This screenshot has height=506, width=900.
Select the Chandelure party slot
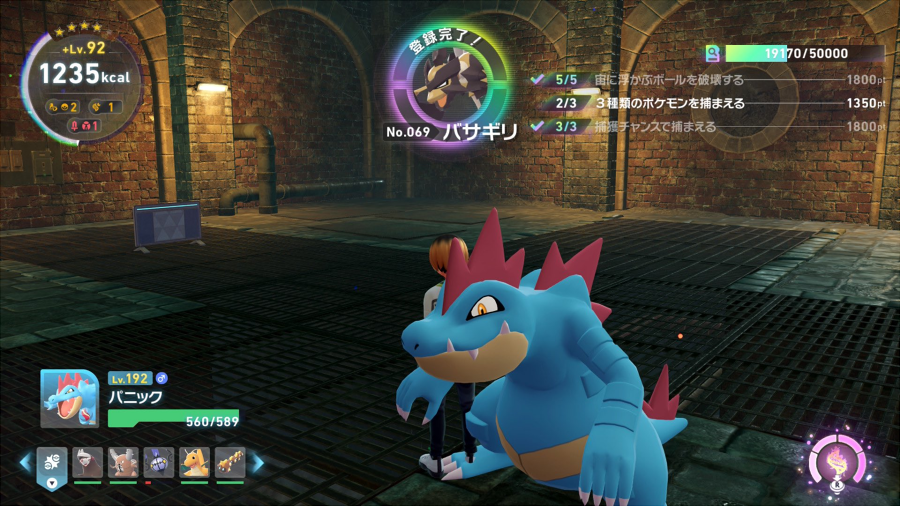tap(158, 462)
